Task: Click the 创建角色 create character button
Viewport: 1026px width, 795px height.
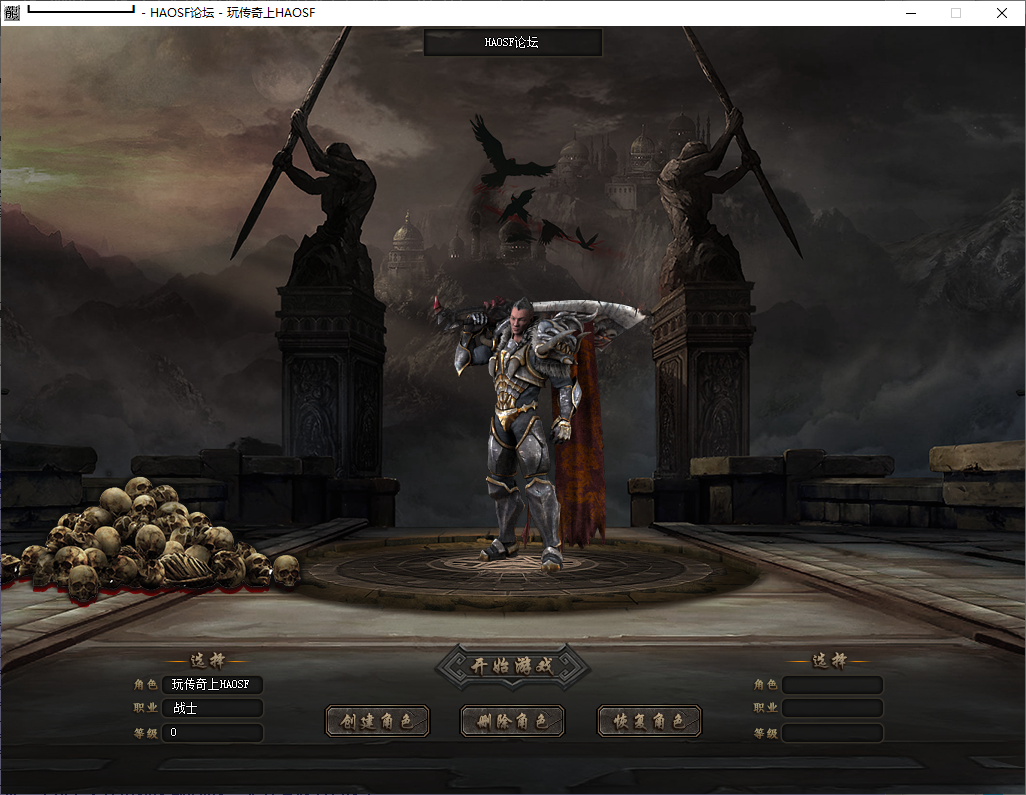Action: (x=377, y=721)
